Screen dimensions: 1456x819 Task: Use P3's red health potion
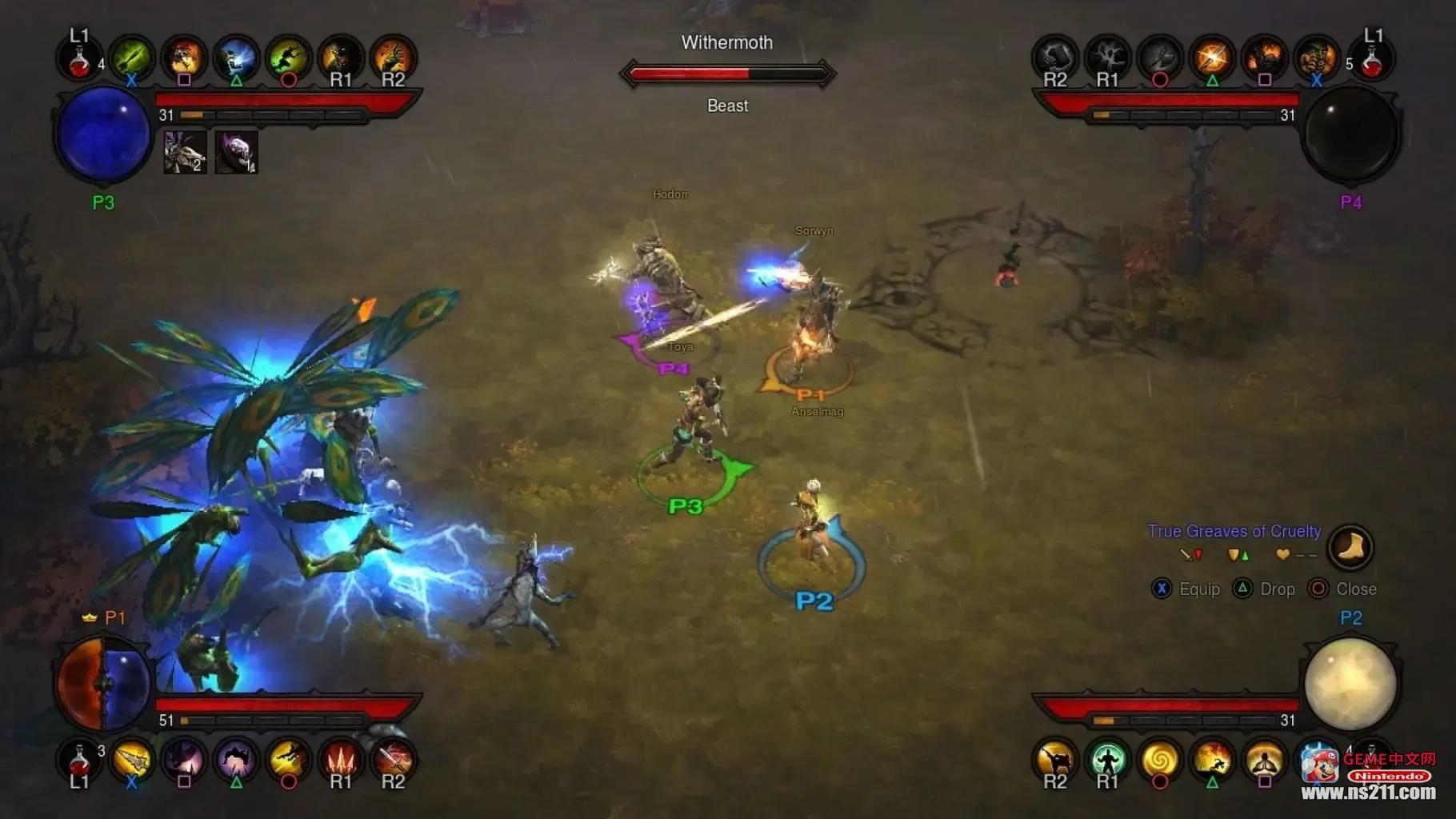point(79,59)
